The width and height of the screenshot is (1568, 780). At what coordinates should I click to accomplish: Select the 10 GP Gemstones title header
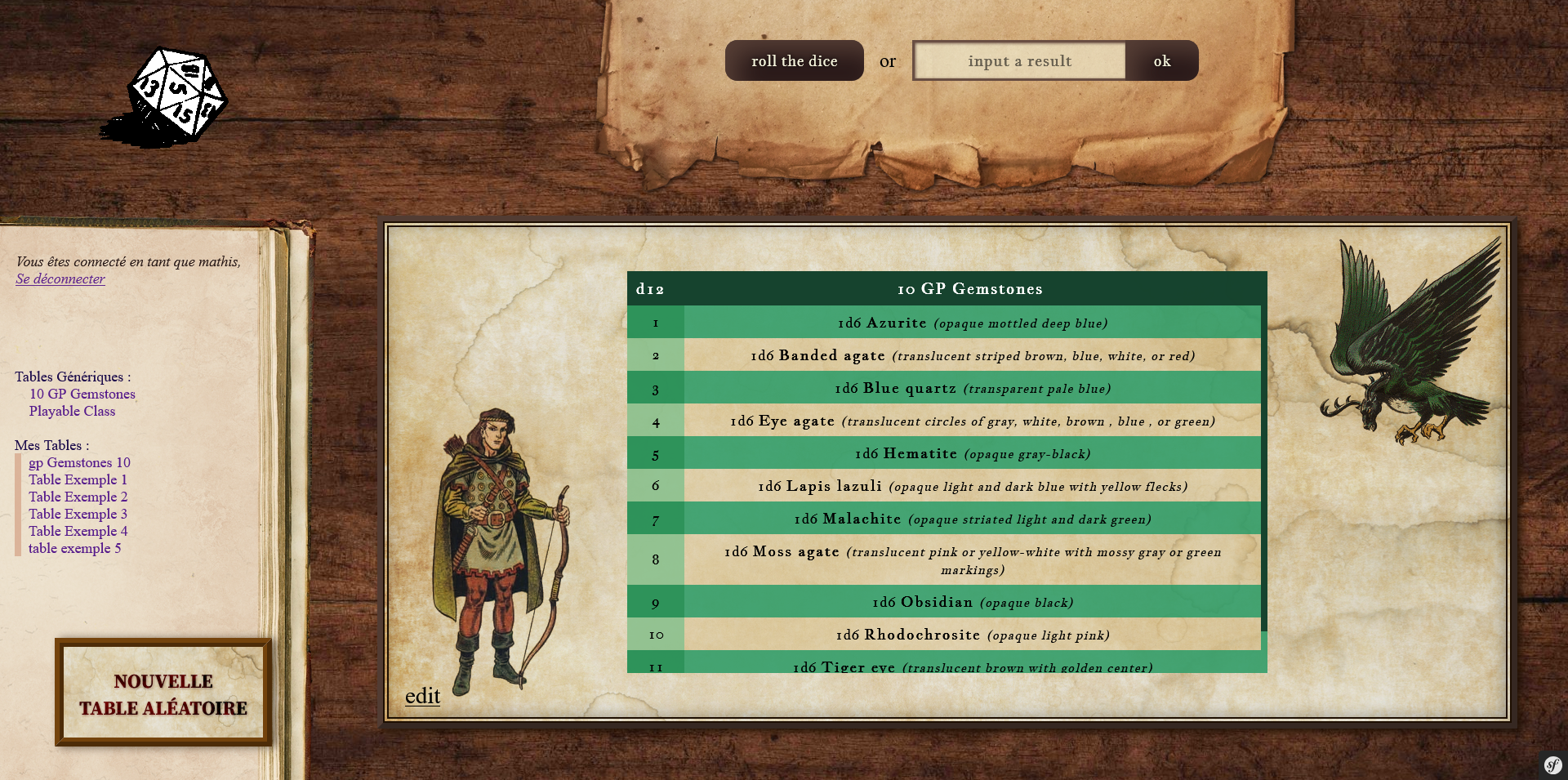[969, 288]
